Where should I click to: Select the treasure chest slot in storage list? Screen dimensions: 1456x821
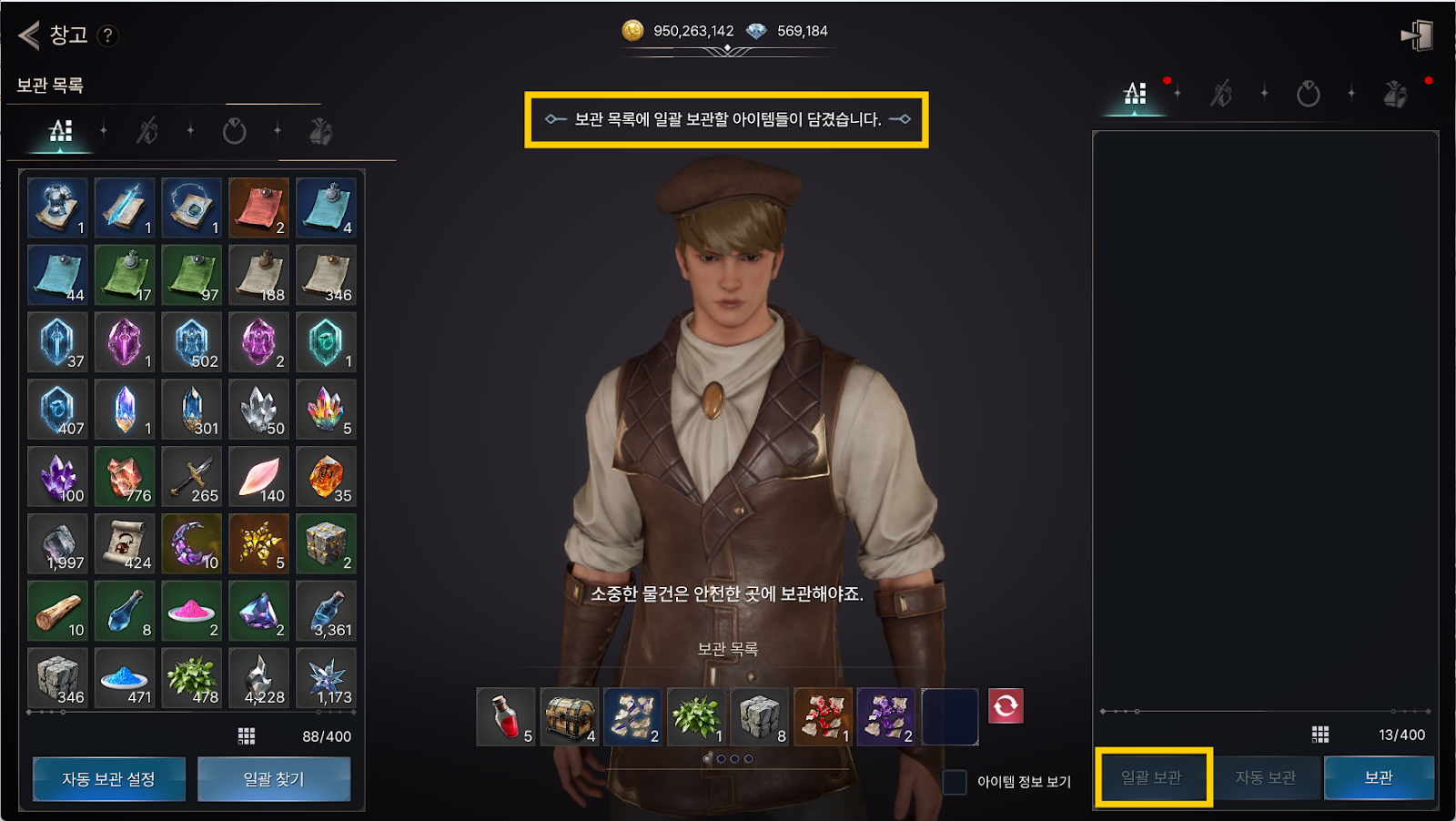(x=570, y=717)
